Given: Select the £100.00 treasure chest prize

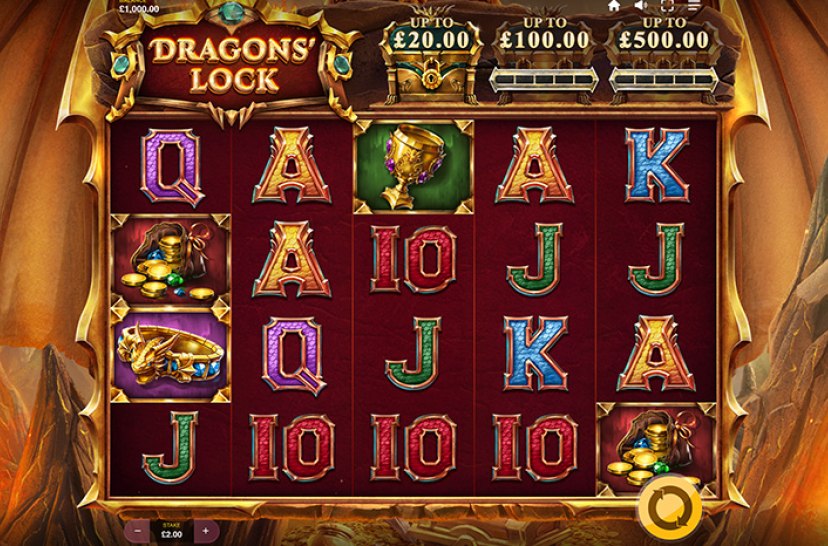Looking at the screenshot, I should (x=544, y=60).
